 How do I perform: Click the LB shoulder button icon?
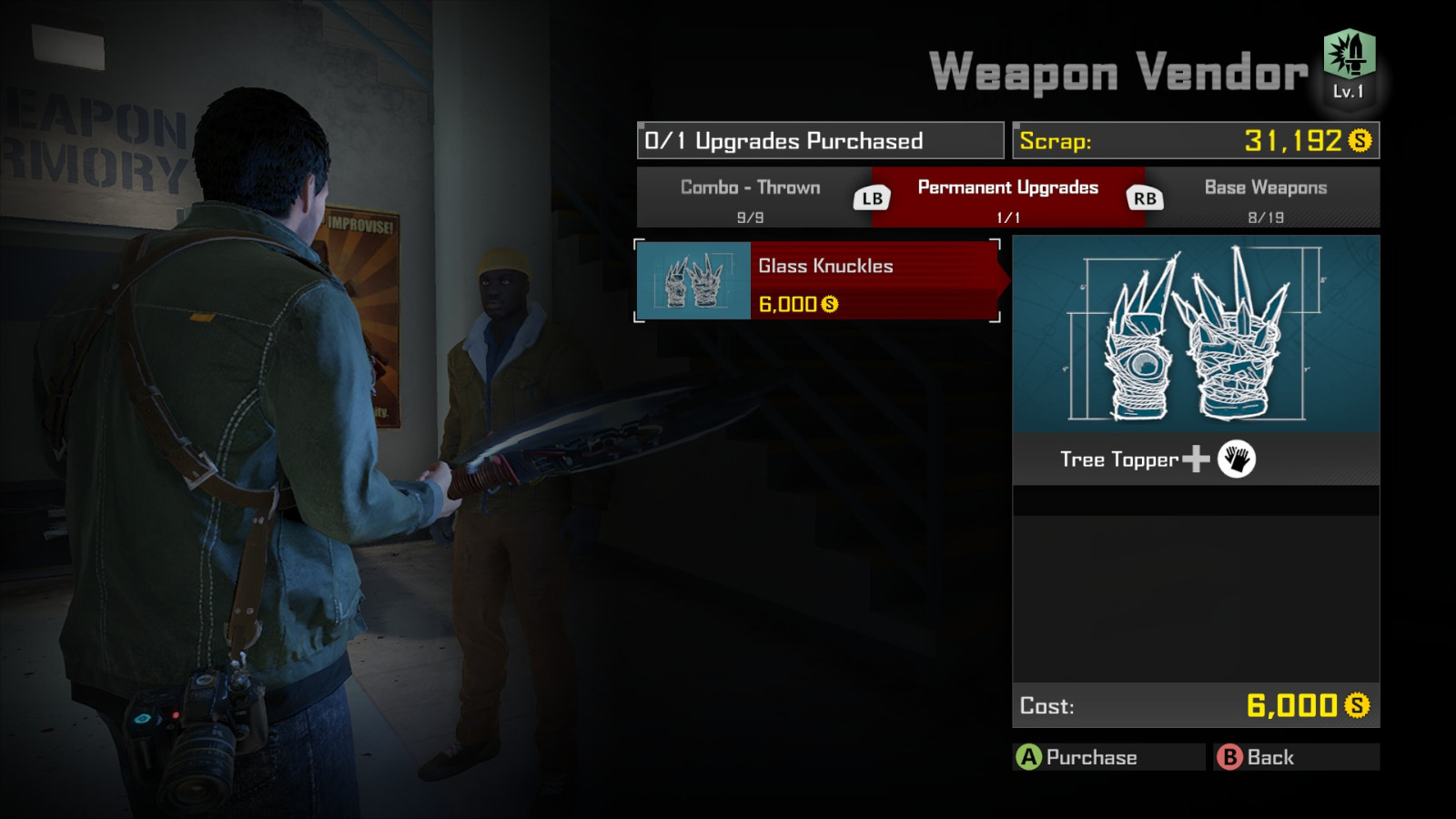tap(870, 197)
